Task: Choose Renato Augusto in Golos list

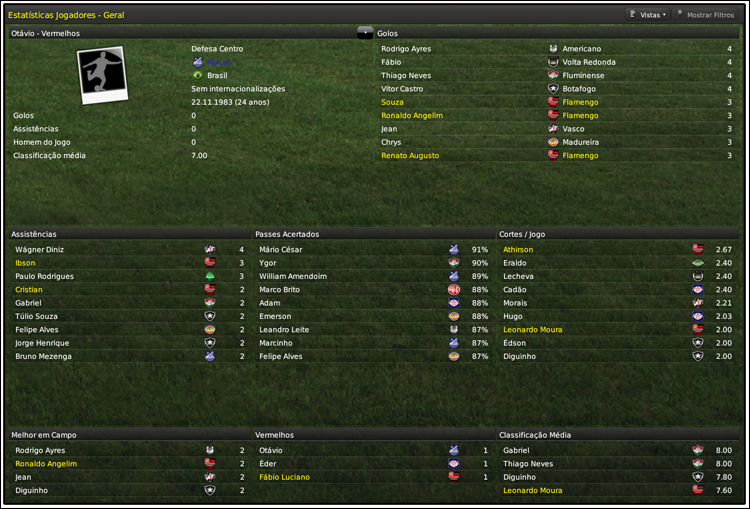Action: point(409,156)
